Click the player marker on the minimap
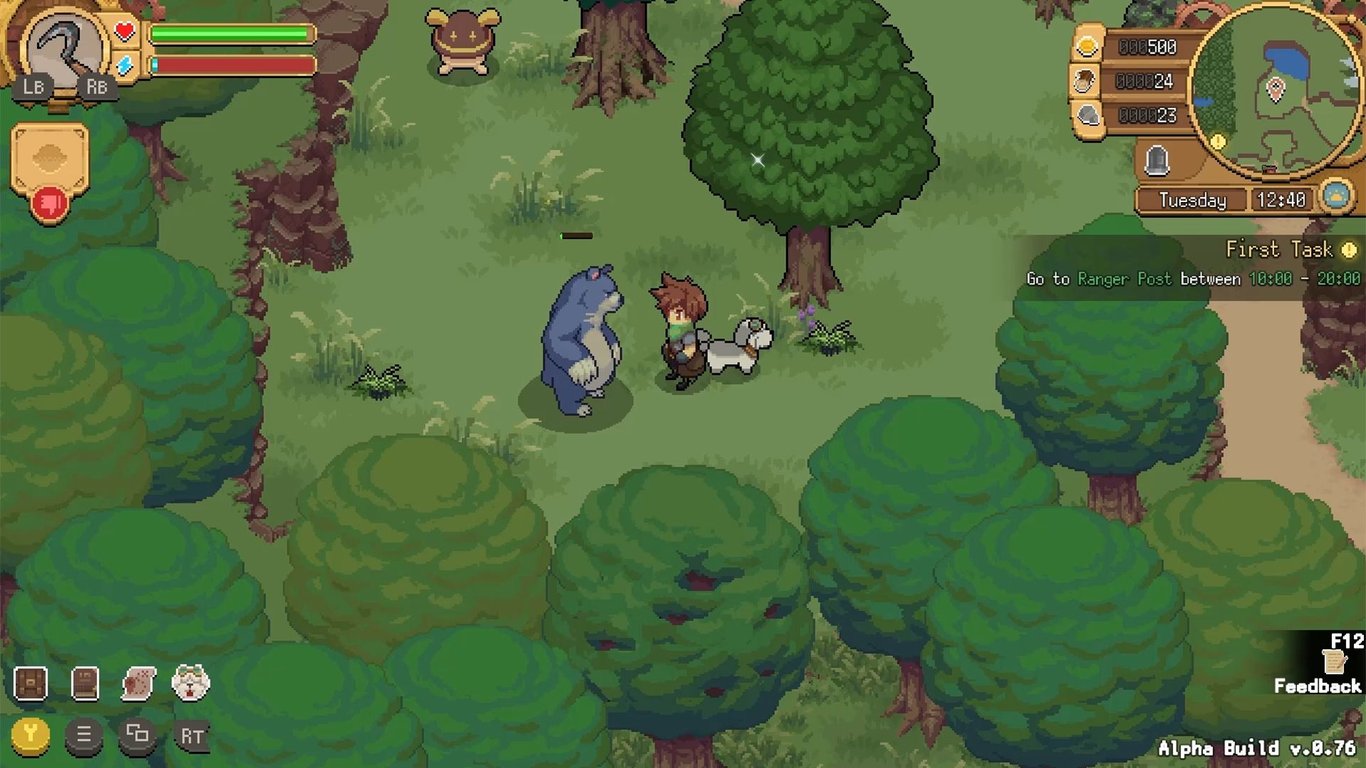The height and width of the screenshot is (768, 1366). point(1275,89)
